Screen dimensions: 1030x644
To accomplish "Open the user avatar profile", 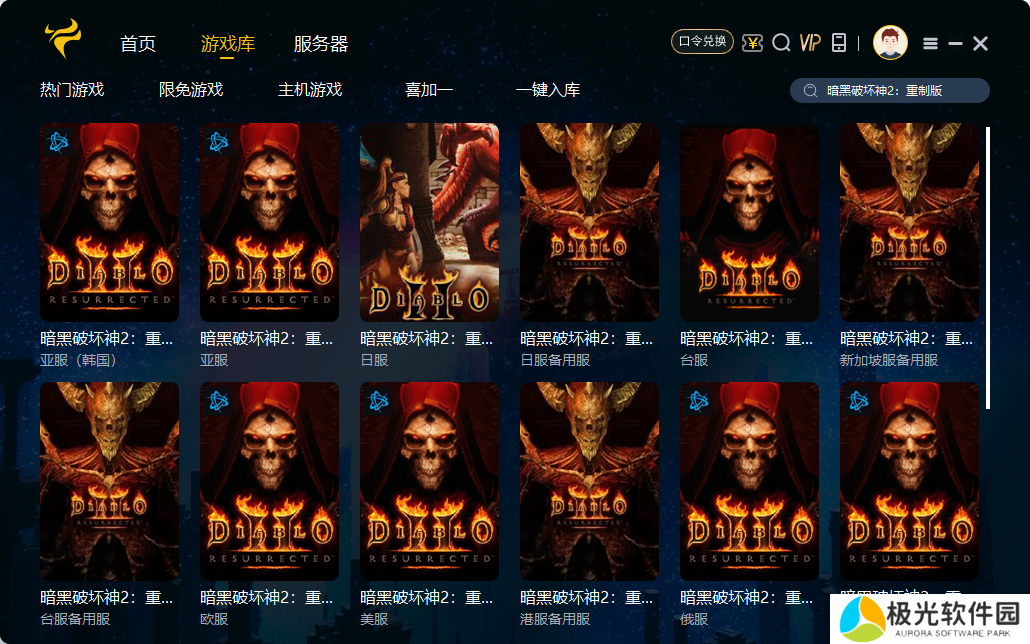I will tap(890, 42).
